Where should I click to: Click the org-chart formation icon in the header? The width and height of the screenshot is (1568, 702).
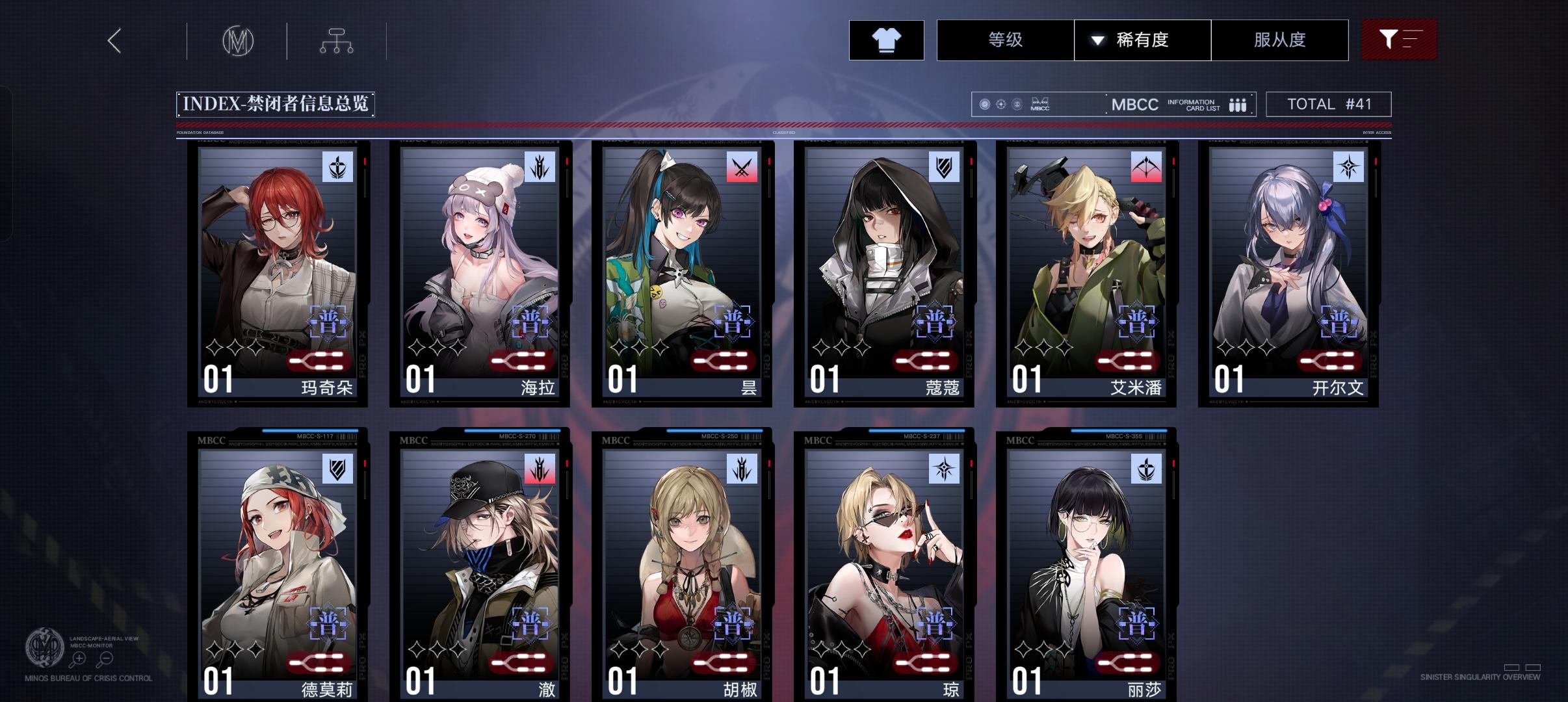[x=336, y=40]
